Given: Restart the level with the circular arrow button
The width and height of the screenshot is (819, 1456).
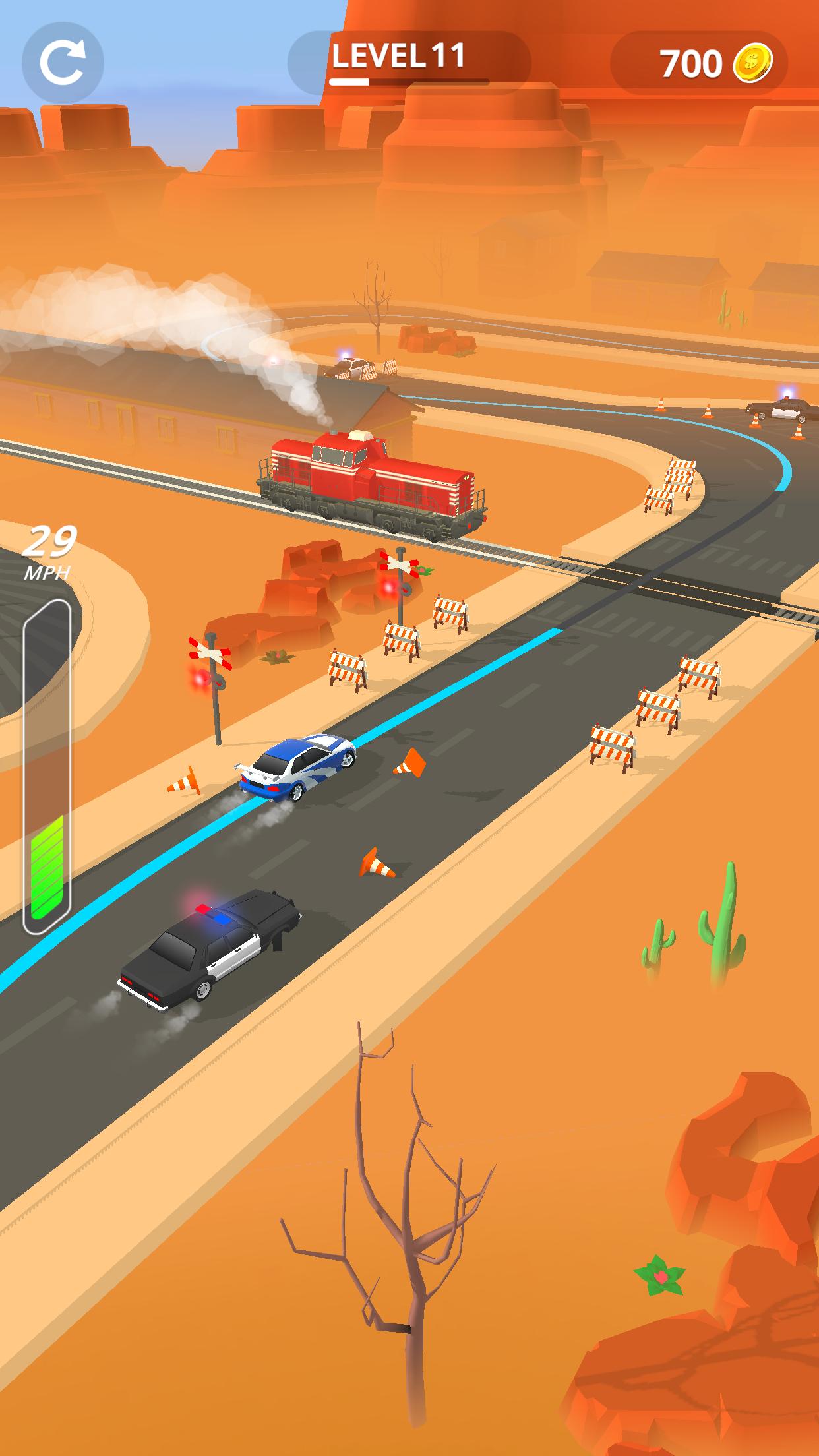Looking at the screenshot, I should (63, 61).
